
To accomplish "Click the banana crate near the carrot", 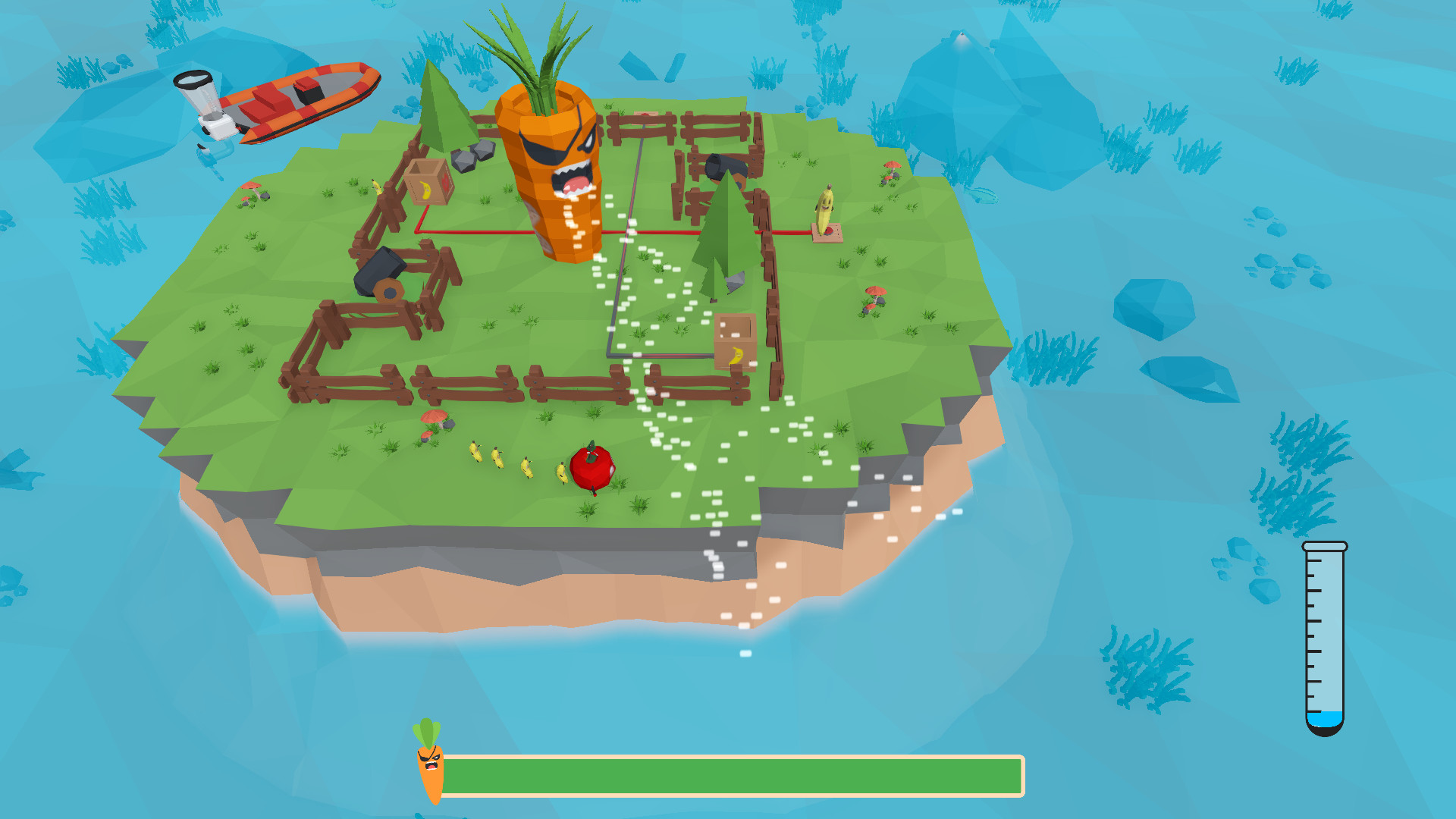I will (428, 186).
